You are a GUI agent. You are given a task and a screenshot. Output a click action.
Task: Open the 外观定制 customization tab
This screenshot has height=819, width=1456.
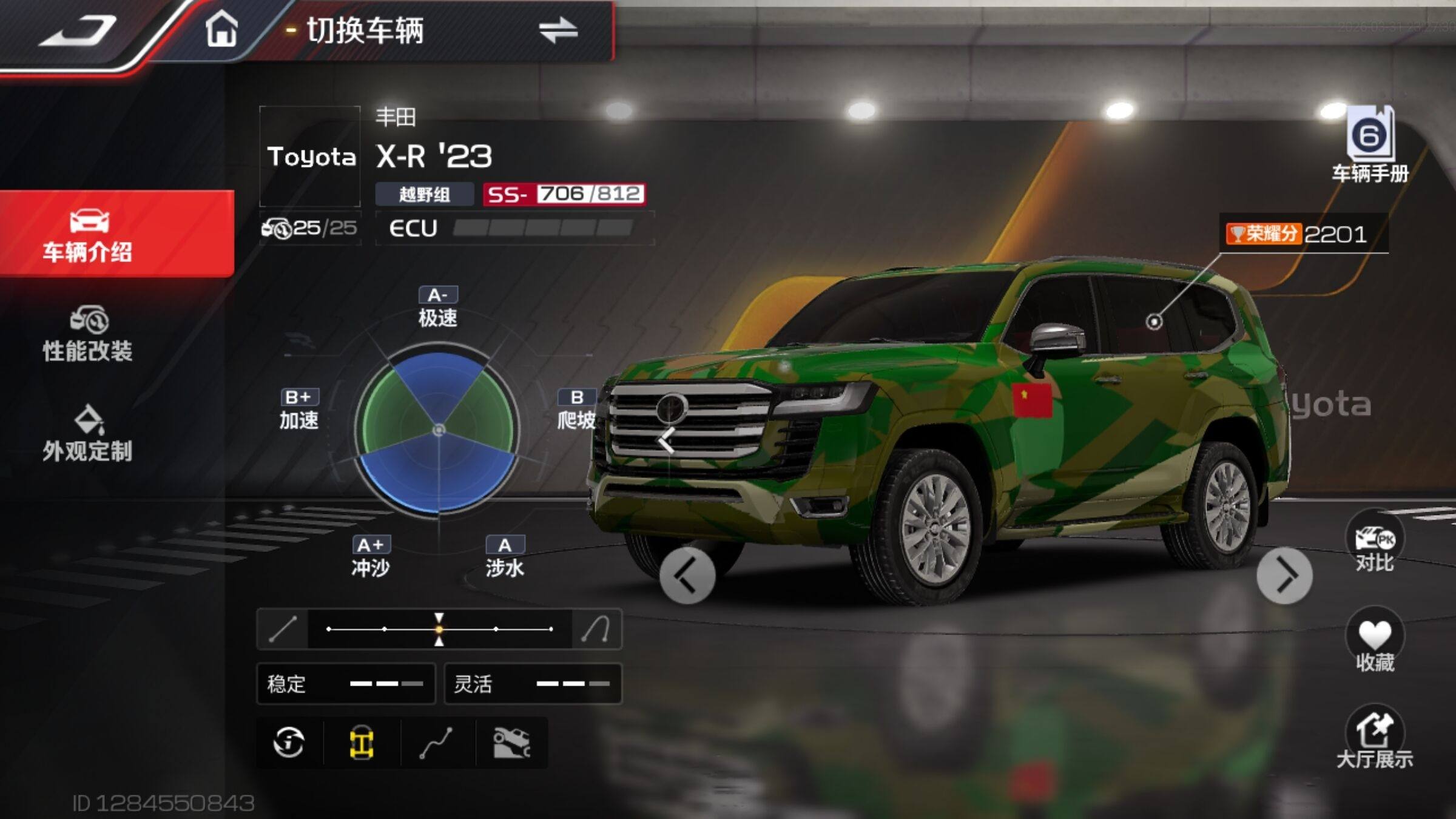pyautogui.click(x=89, y=434)
